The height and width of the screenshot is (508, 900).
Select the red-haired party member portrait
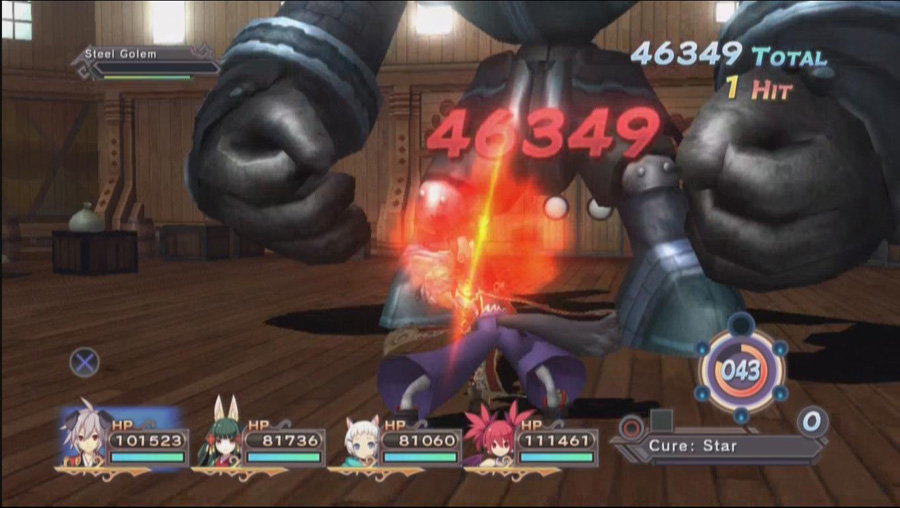492,440
